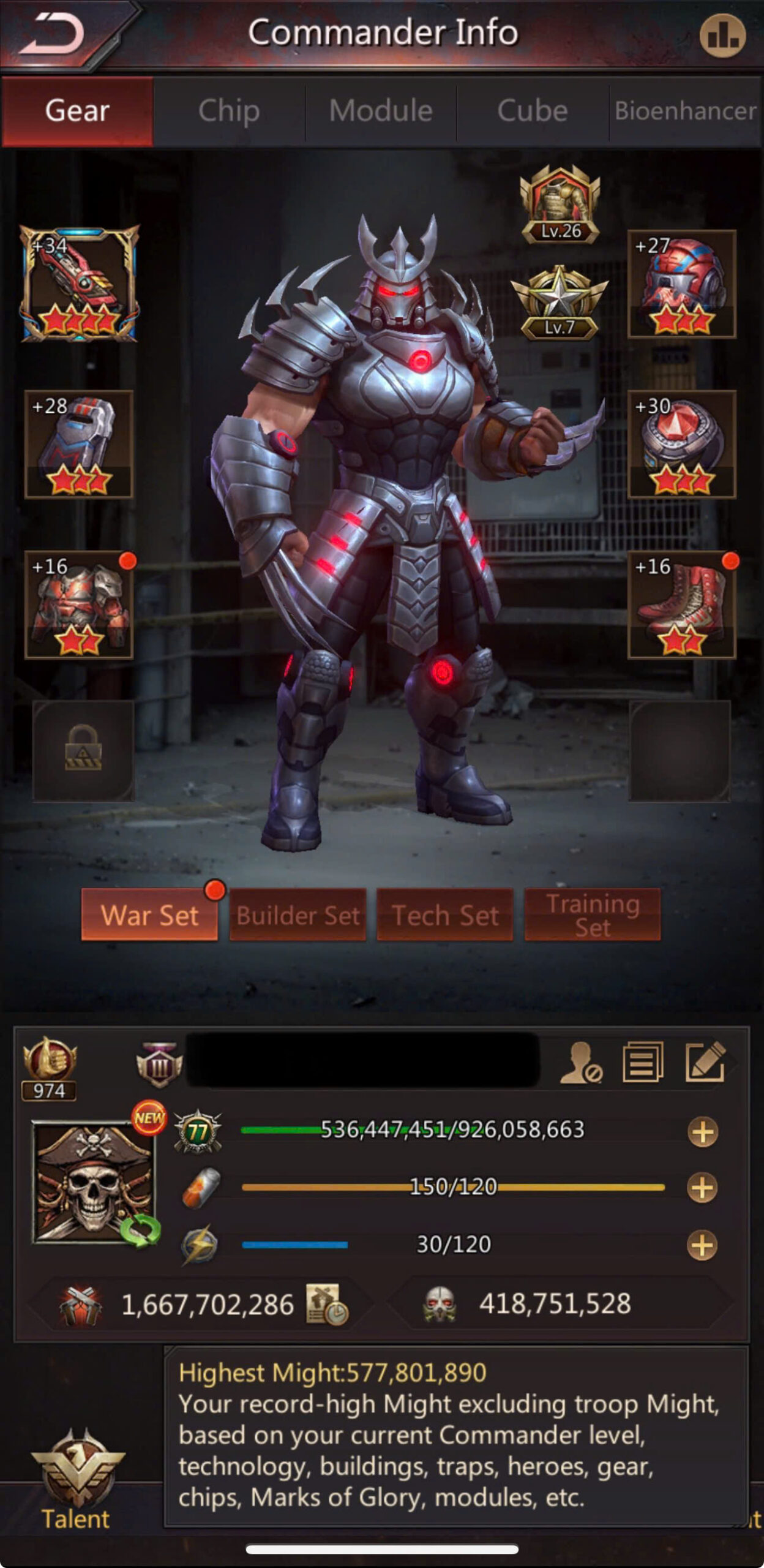Screen dimensions: 764x1568
Task: Go back using the return arrow
Action: 52,34
